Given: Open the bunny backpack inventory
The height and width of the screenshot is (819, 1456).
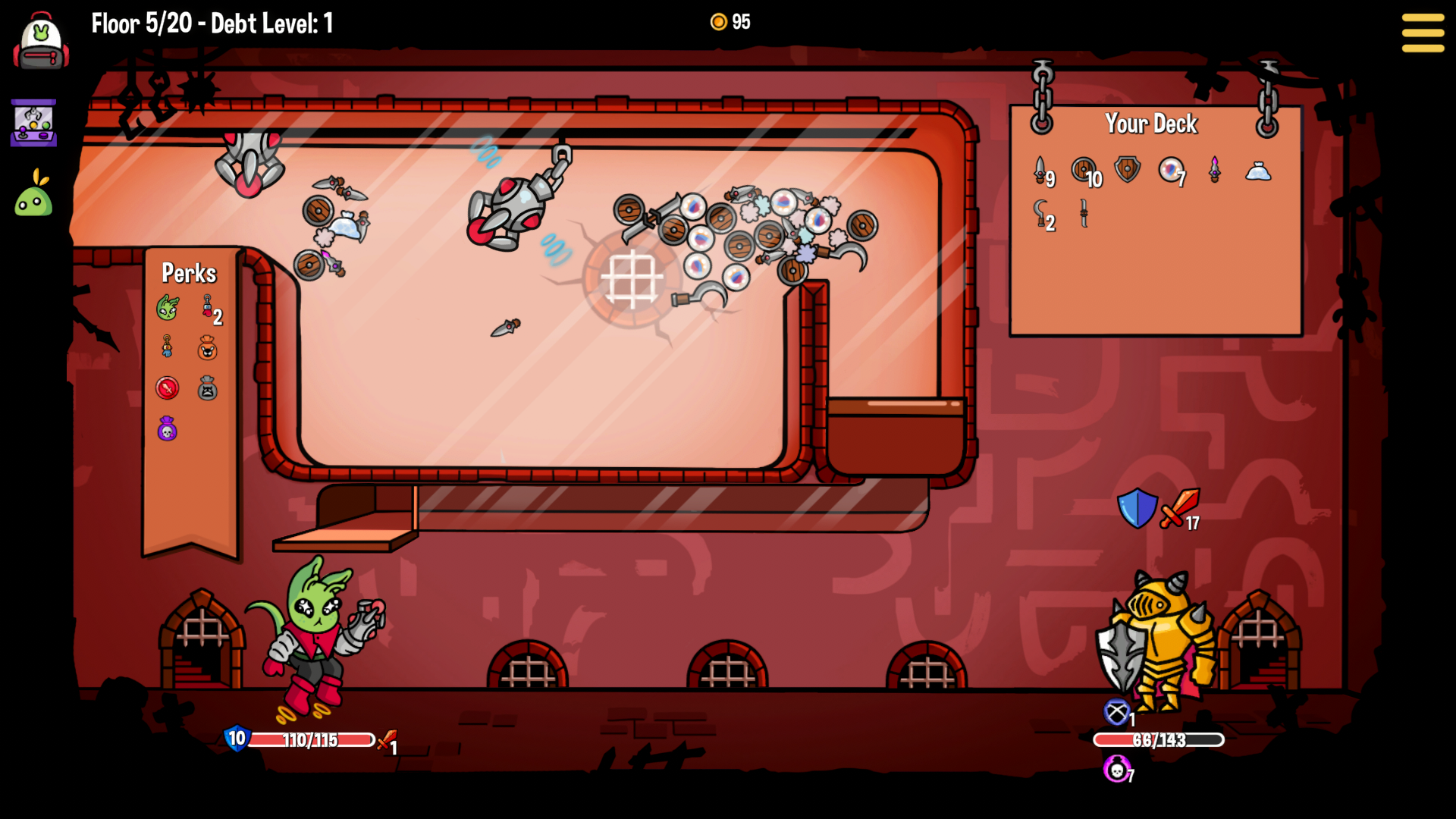Looking at the screenshot, I should [41, 42].
